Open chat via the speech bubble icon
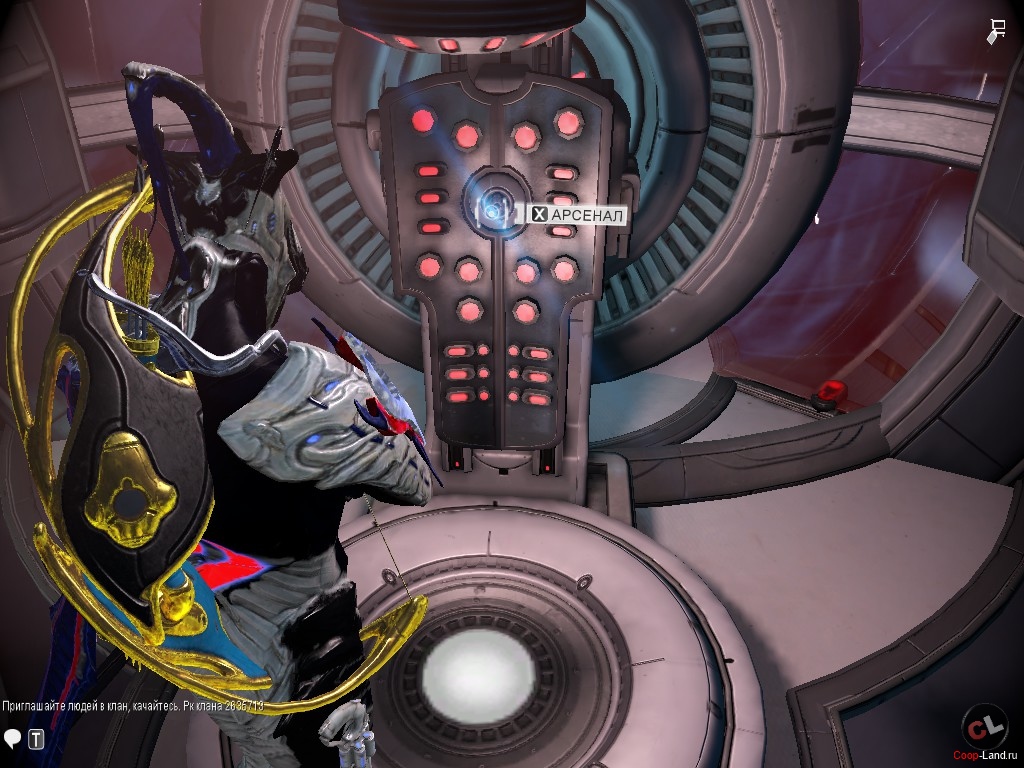 (x=13, y=739)
